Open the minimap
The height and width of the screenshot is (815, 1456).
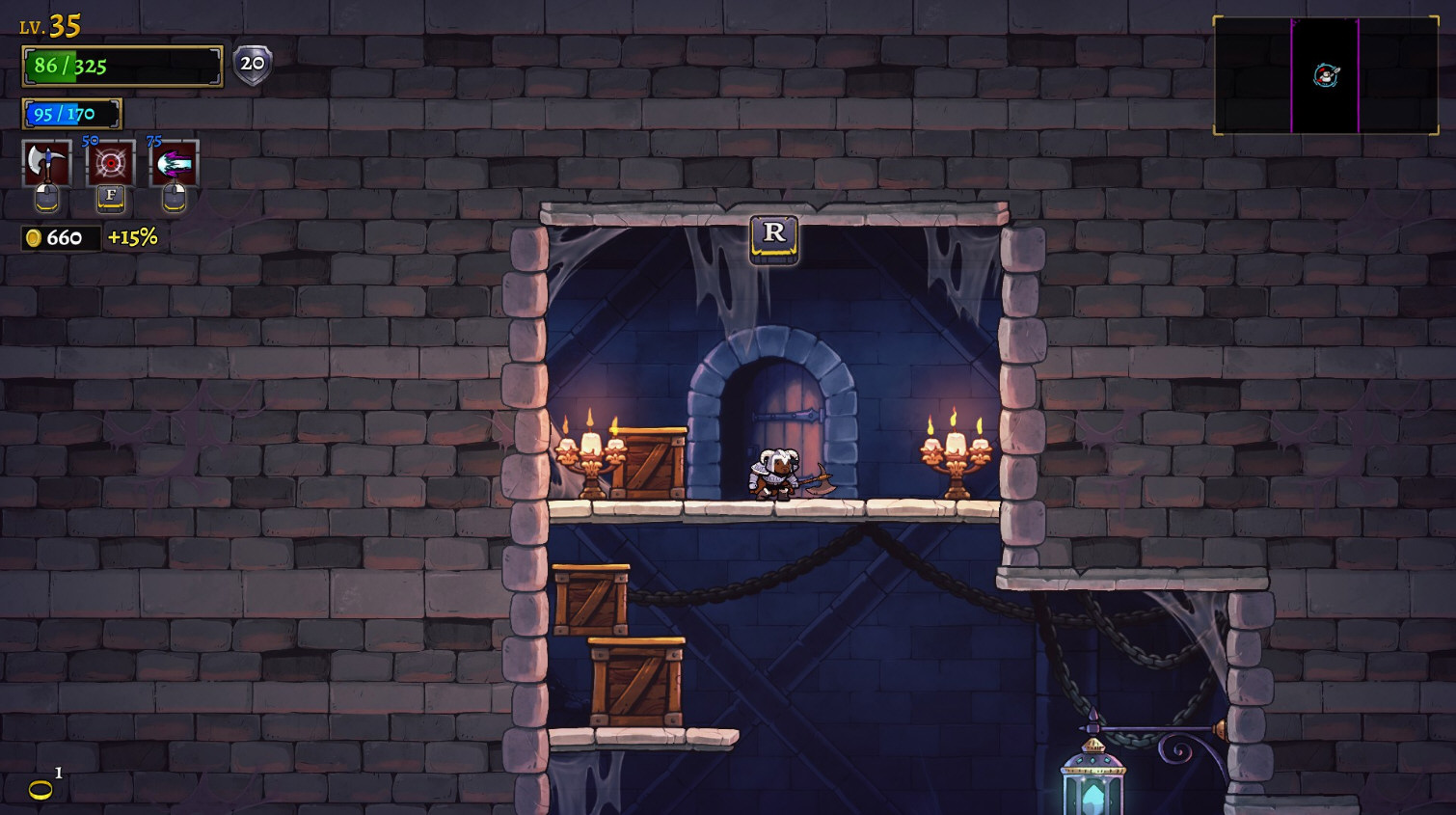[1325, 75]
